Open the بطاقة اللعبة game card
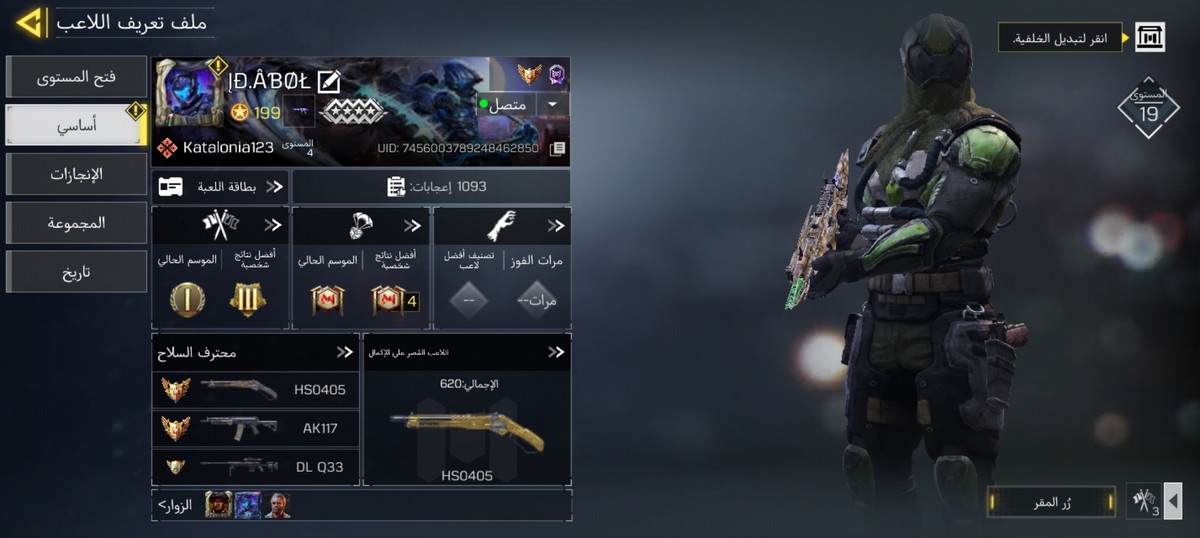The image size is (1200, 538). tap(220, 186)
